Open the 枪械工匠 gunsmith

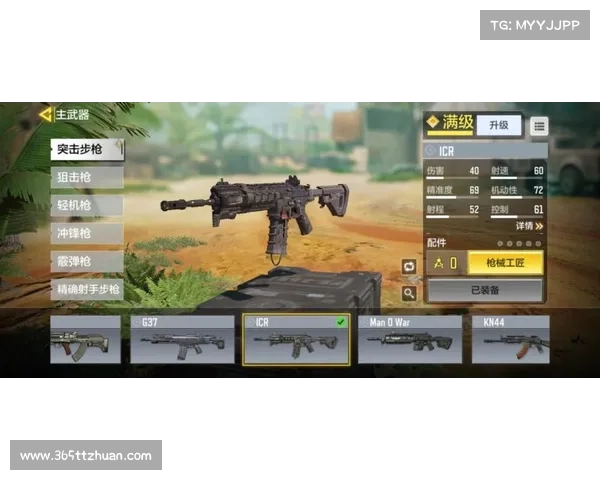(x=506, y=263)
